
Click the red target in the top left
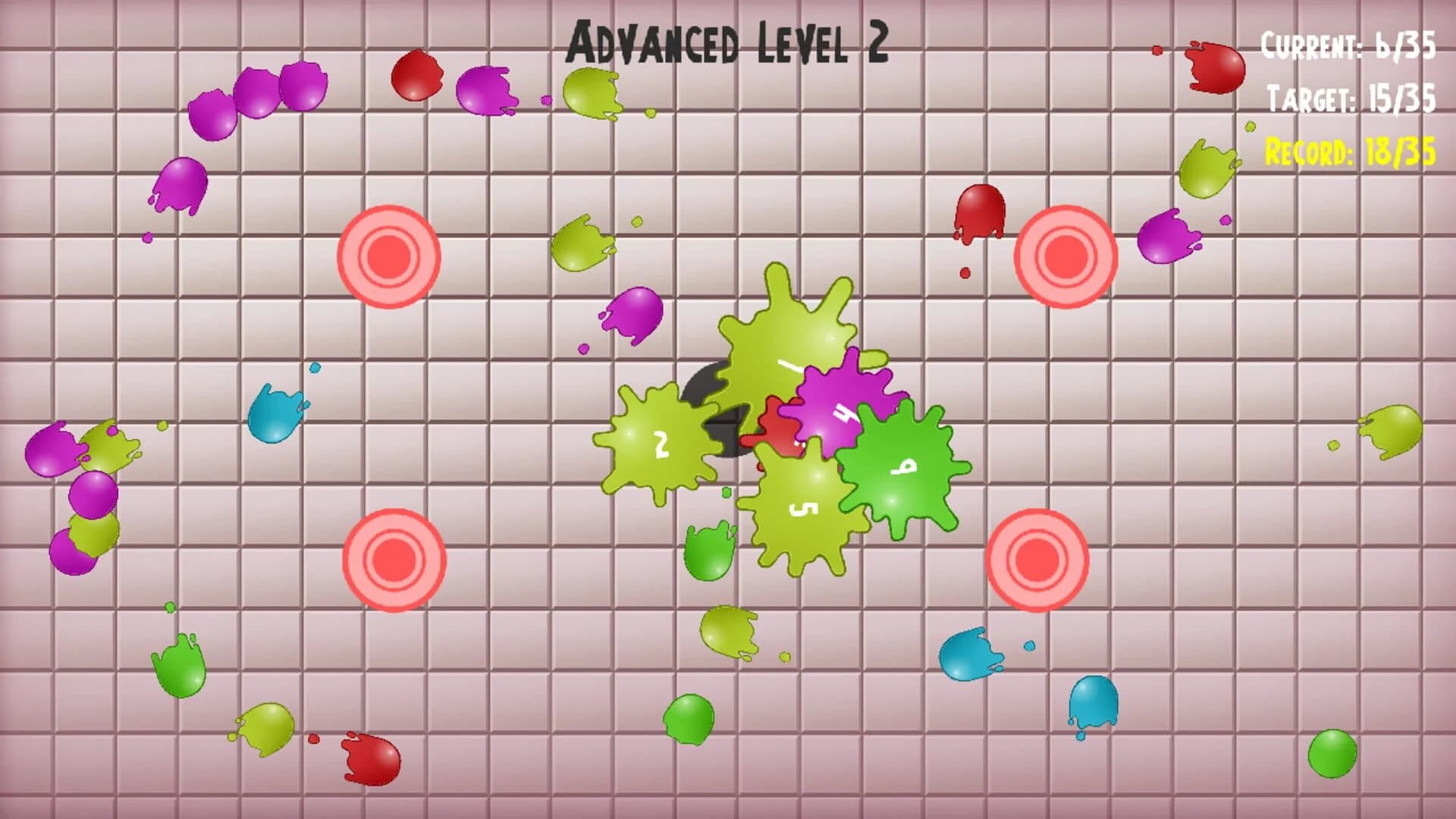click(x=391, y=256)
